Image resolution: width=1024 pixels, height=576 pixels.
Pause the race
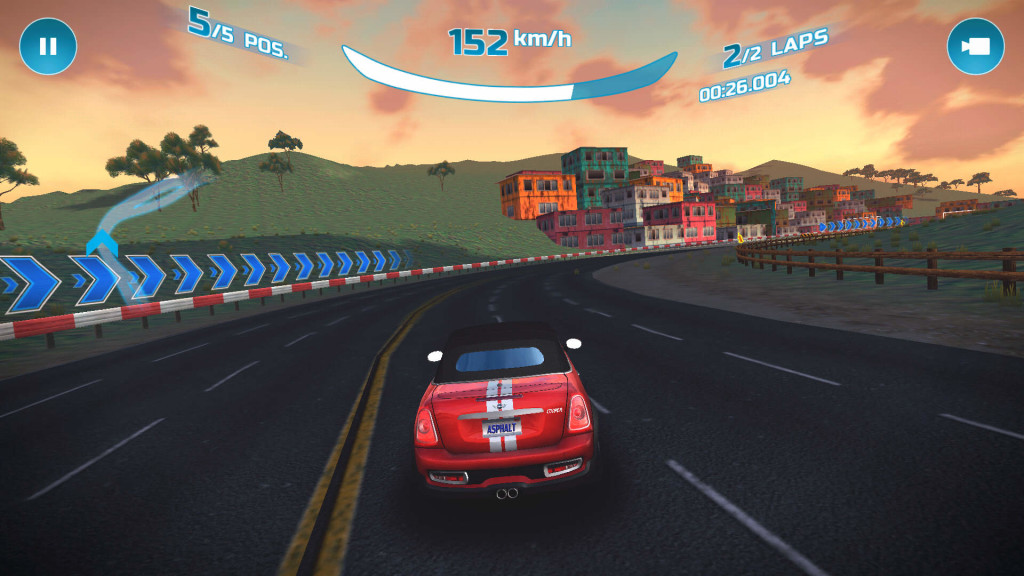click(48, 46)
